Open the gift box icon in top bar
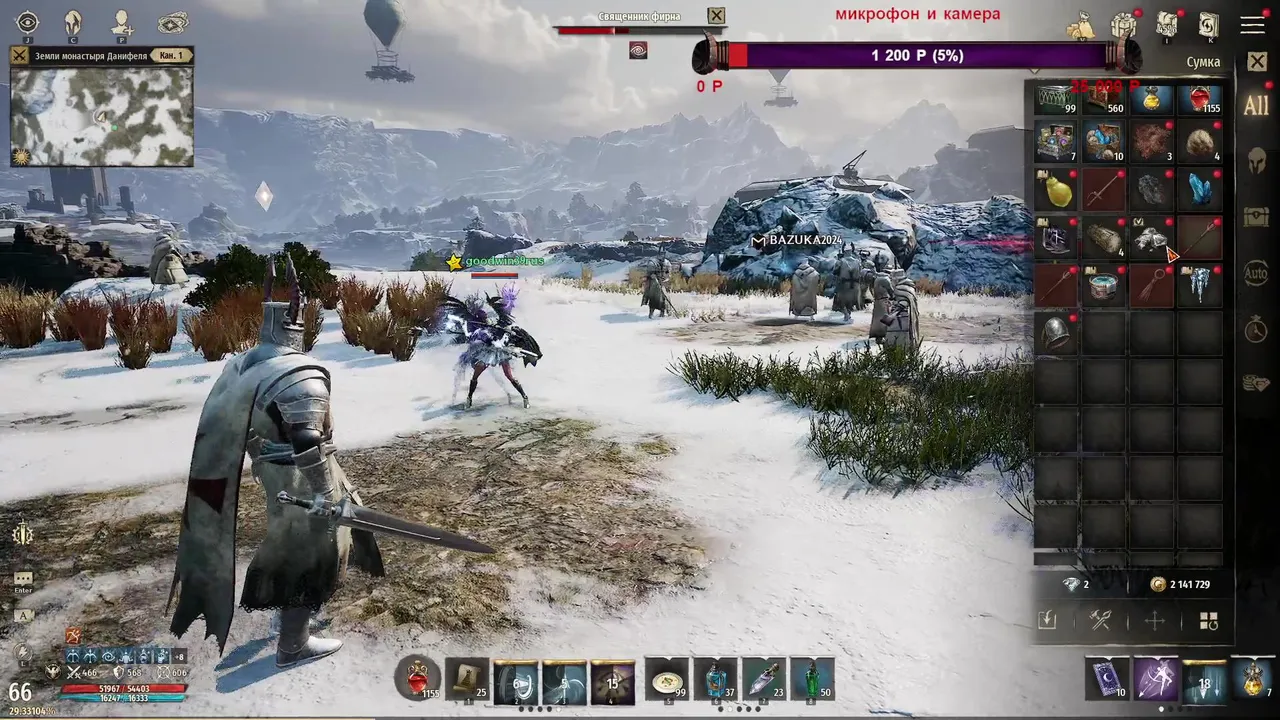This screenshot has height=720, width=1280. [x=1125, y=25]
